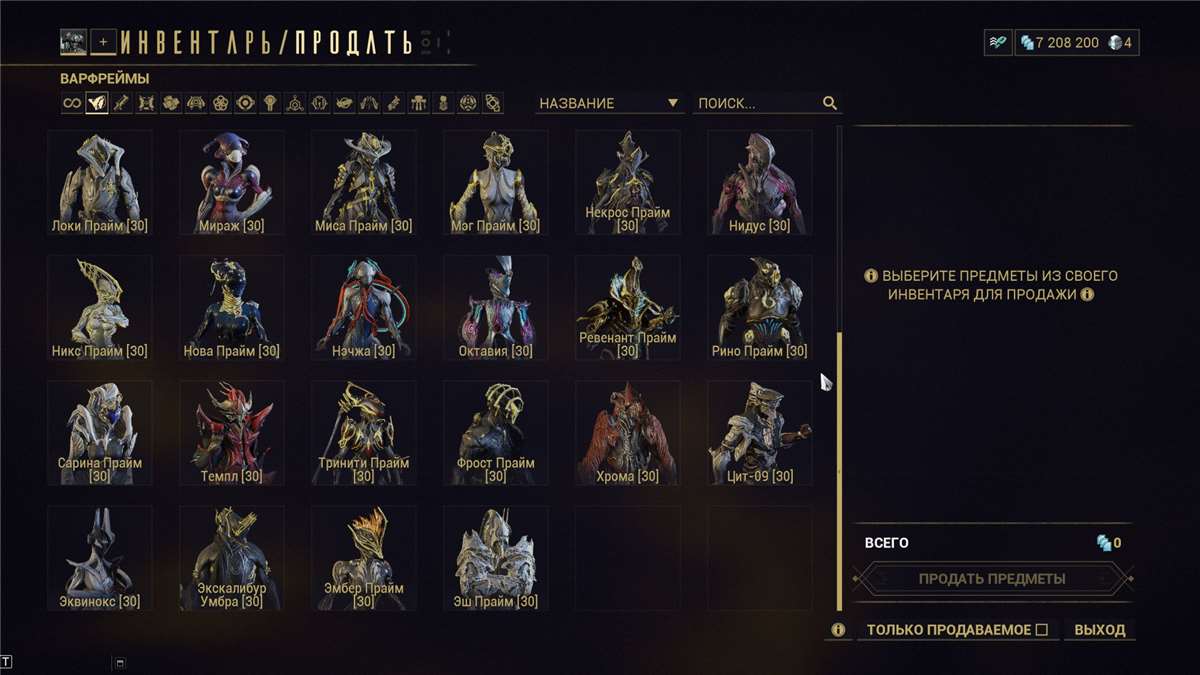The height and width of the screenshot is (675, 1200).
Task: Select the Локи Прайм warframe tile
Action: 100,182
